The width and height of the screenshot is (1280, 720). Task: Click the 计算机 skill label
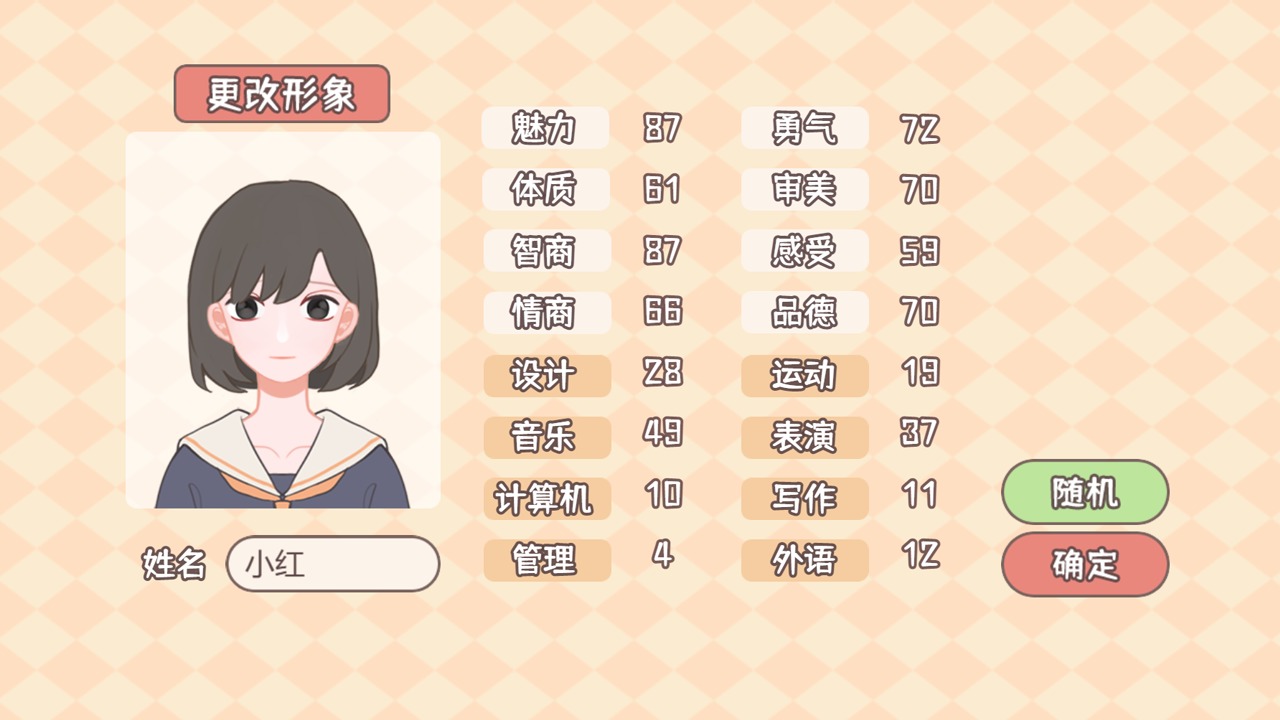546,499
